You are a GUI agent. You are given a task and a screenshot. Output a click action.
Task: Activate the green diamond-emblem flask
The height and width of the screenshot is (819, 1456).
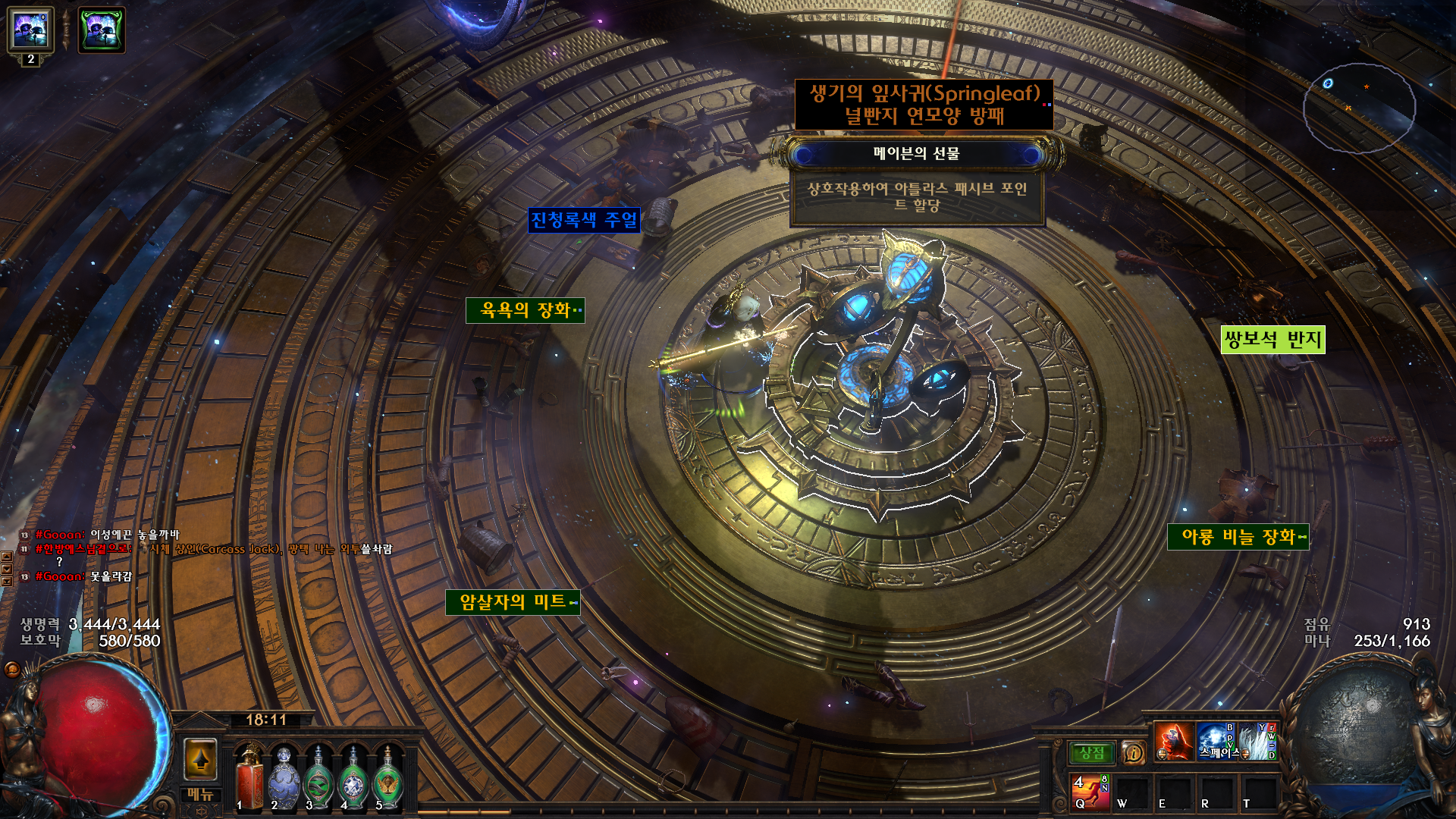point(353,779)
